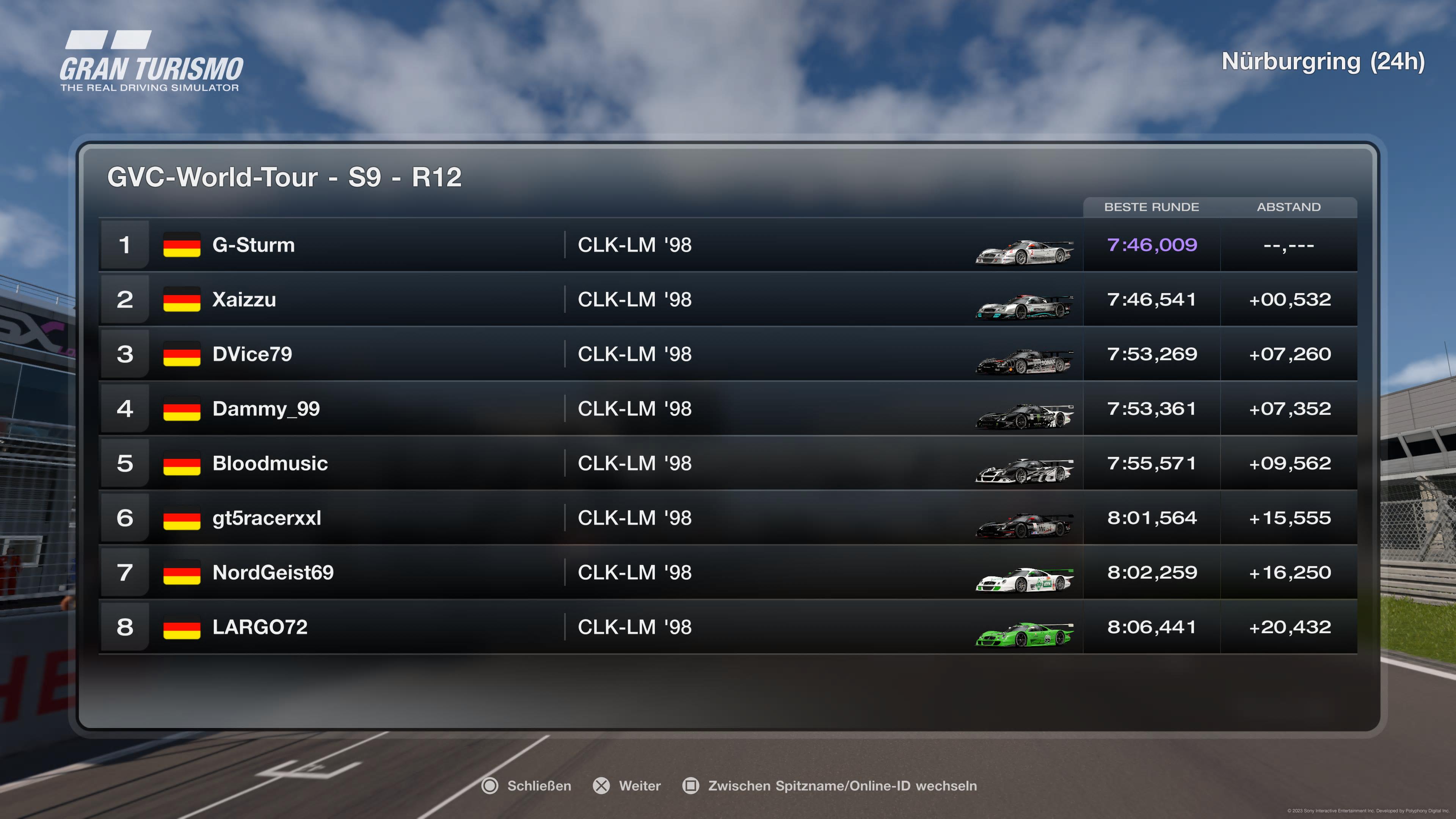Expand the BESTE RUNDE column header
Viewport: 1456px width, 819px height.
[1152, 207]
